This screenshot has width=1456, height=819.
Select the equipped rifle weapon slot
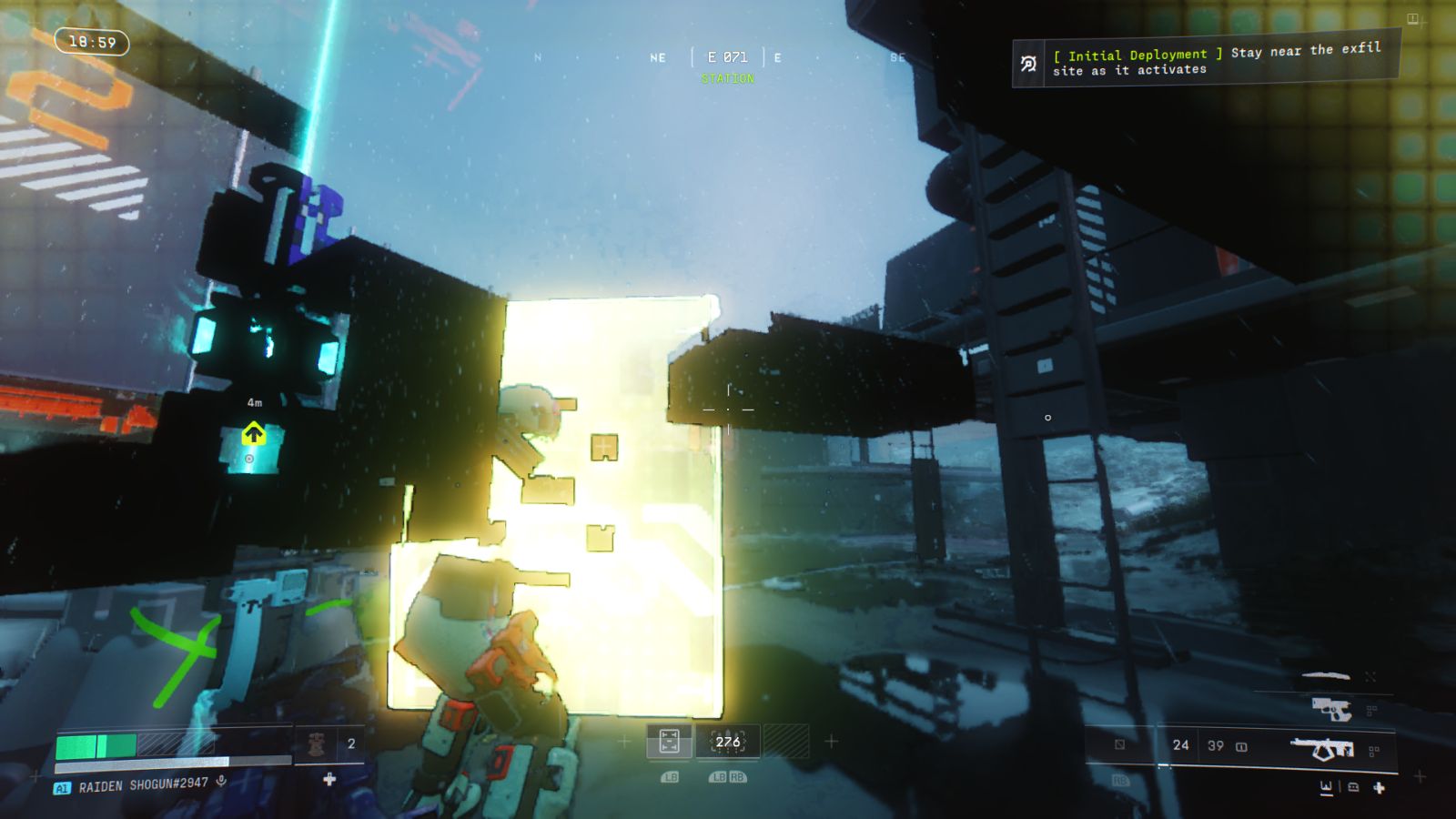click(1322, 749)
